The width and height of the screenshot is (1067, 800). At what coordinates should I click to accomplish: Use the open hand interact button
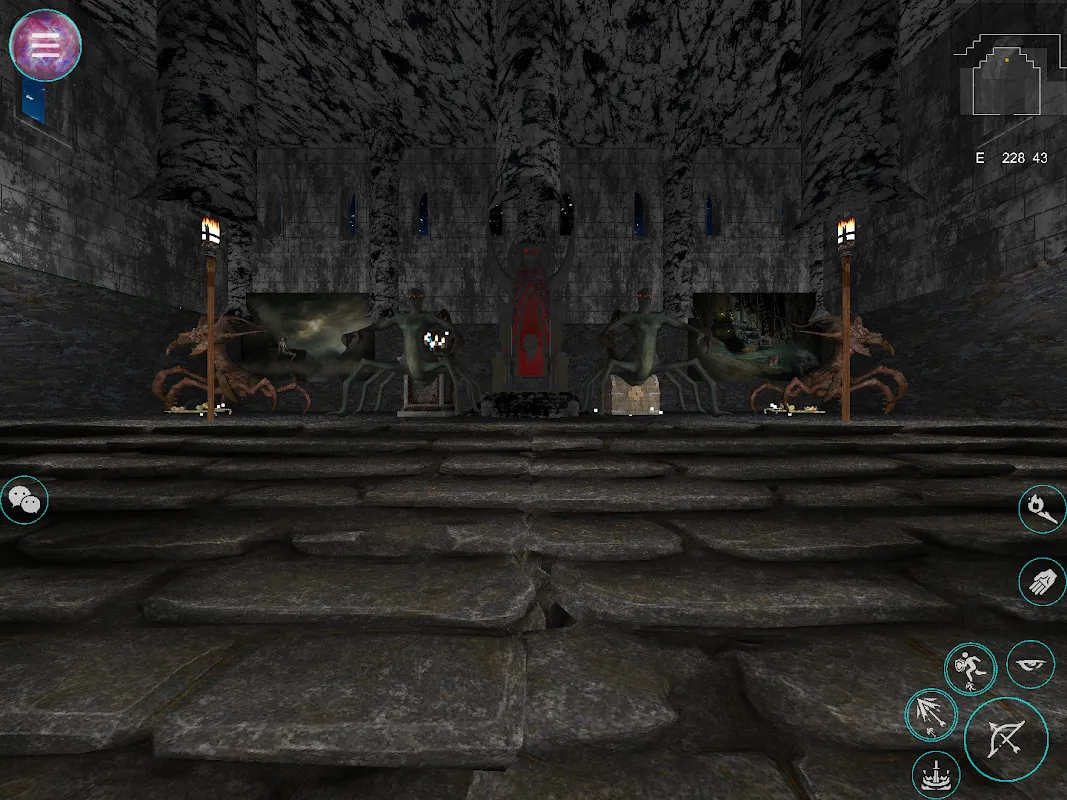(1042, 581)
